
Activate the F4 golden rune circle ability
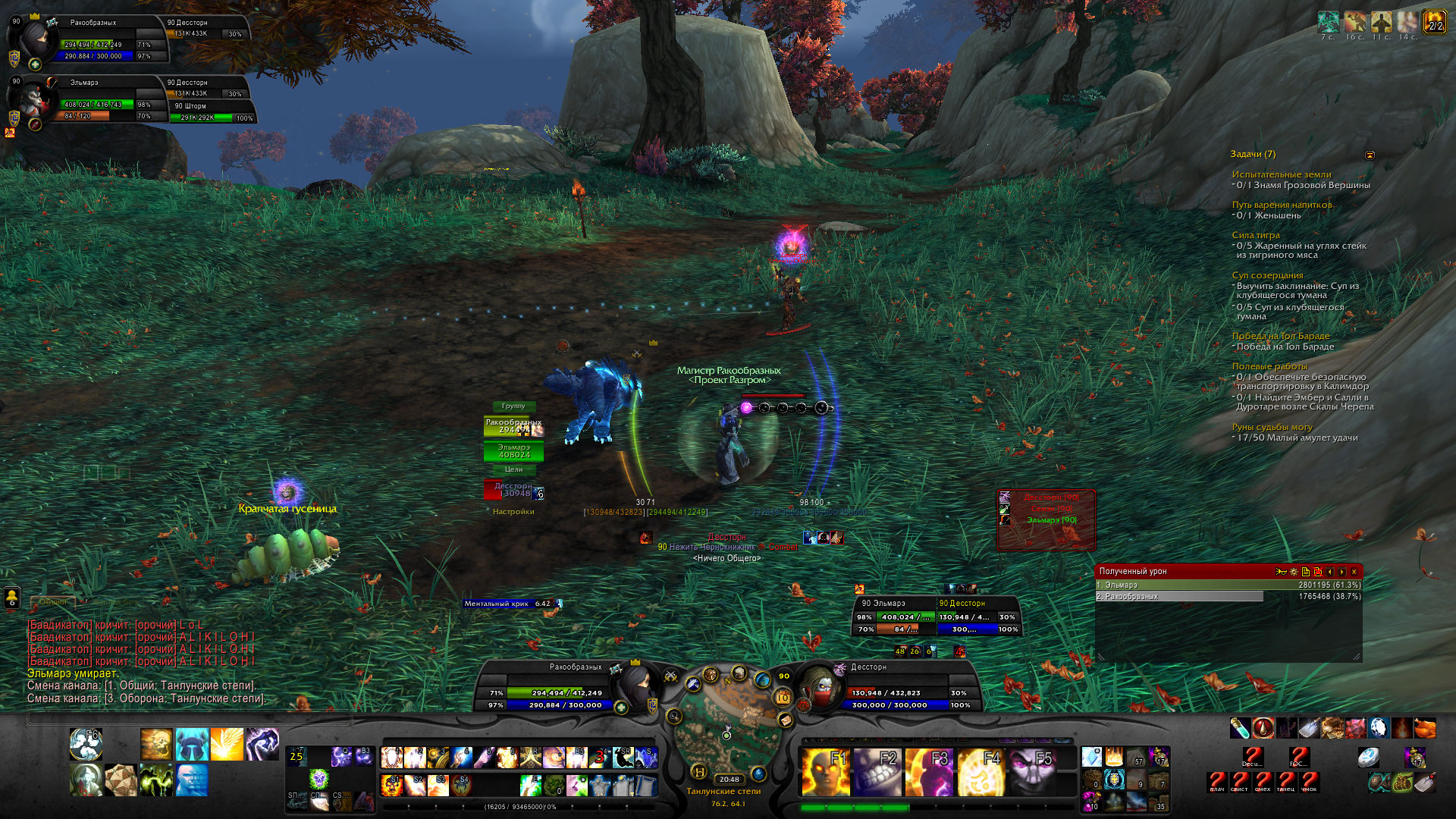click(x=980, y=772)
